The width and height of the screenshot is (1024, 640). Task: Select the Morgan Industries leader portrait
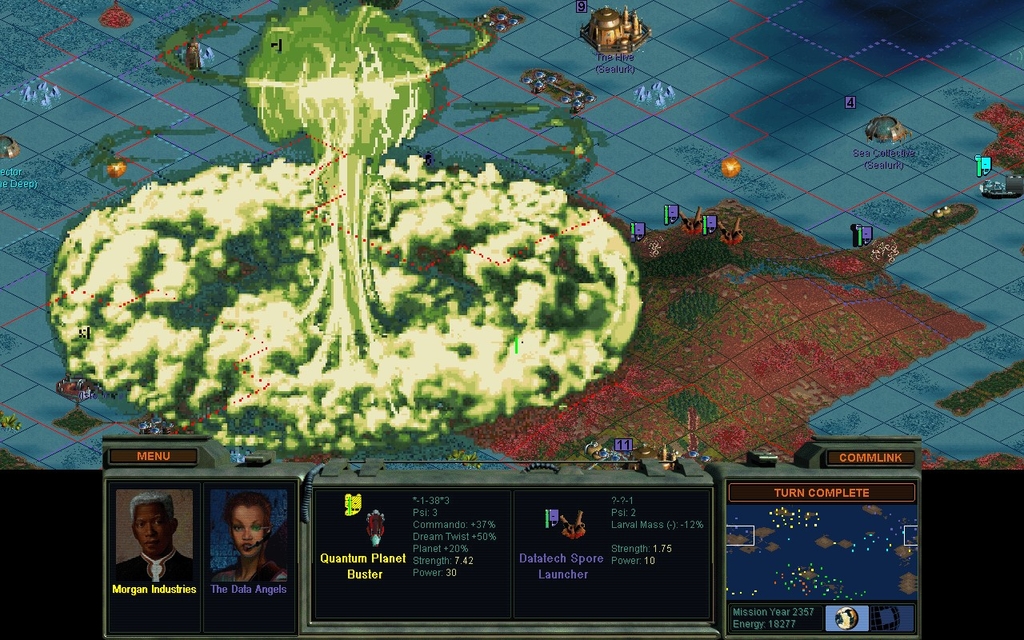(153, 536)
